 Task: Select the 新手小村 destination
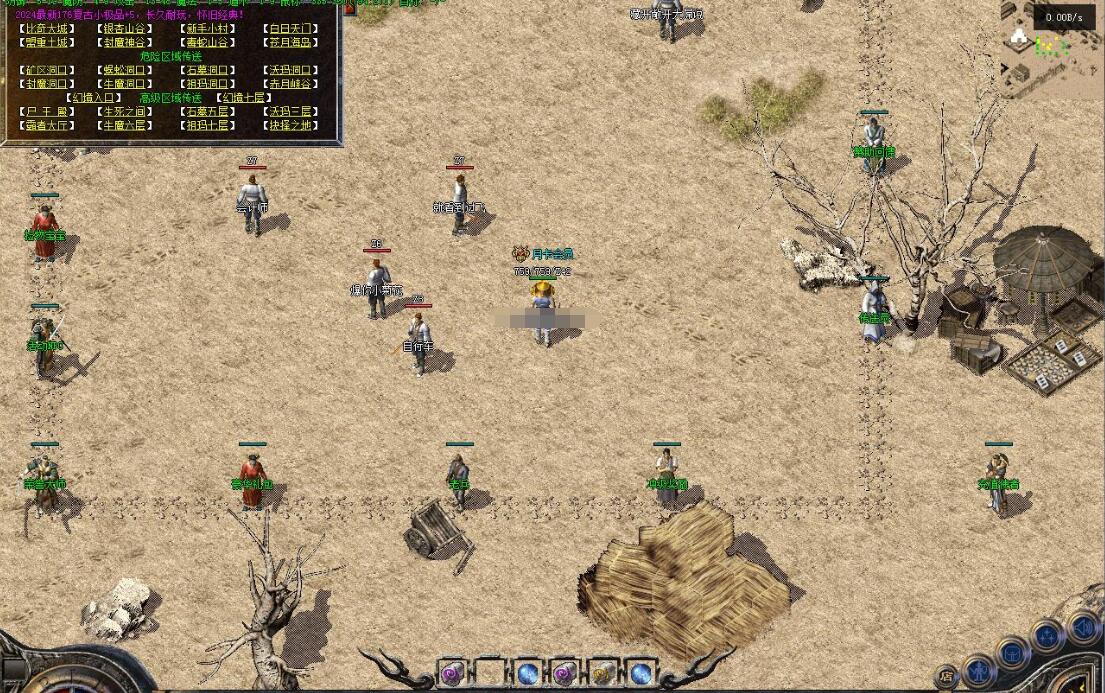209,29
